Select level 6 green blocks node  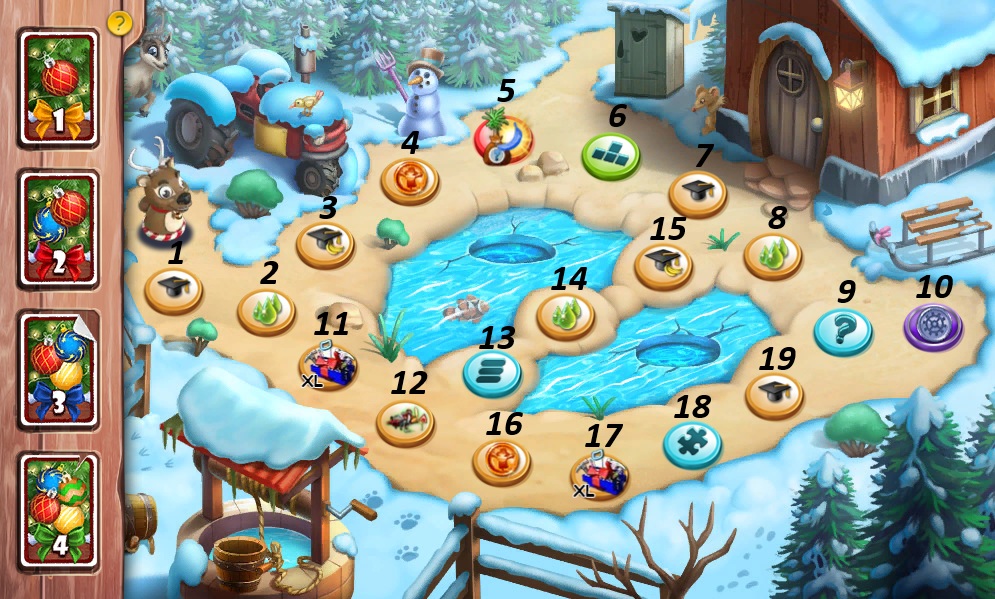611,156
